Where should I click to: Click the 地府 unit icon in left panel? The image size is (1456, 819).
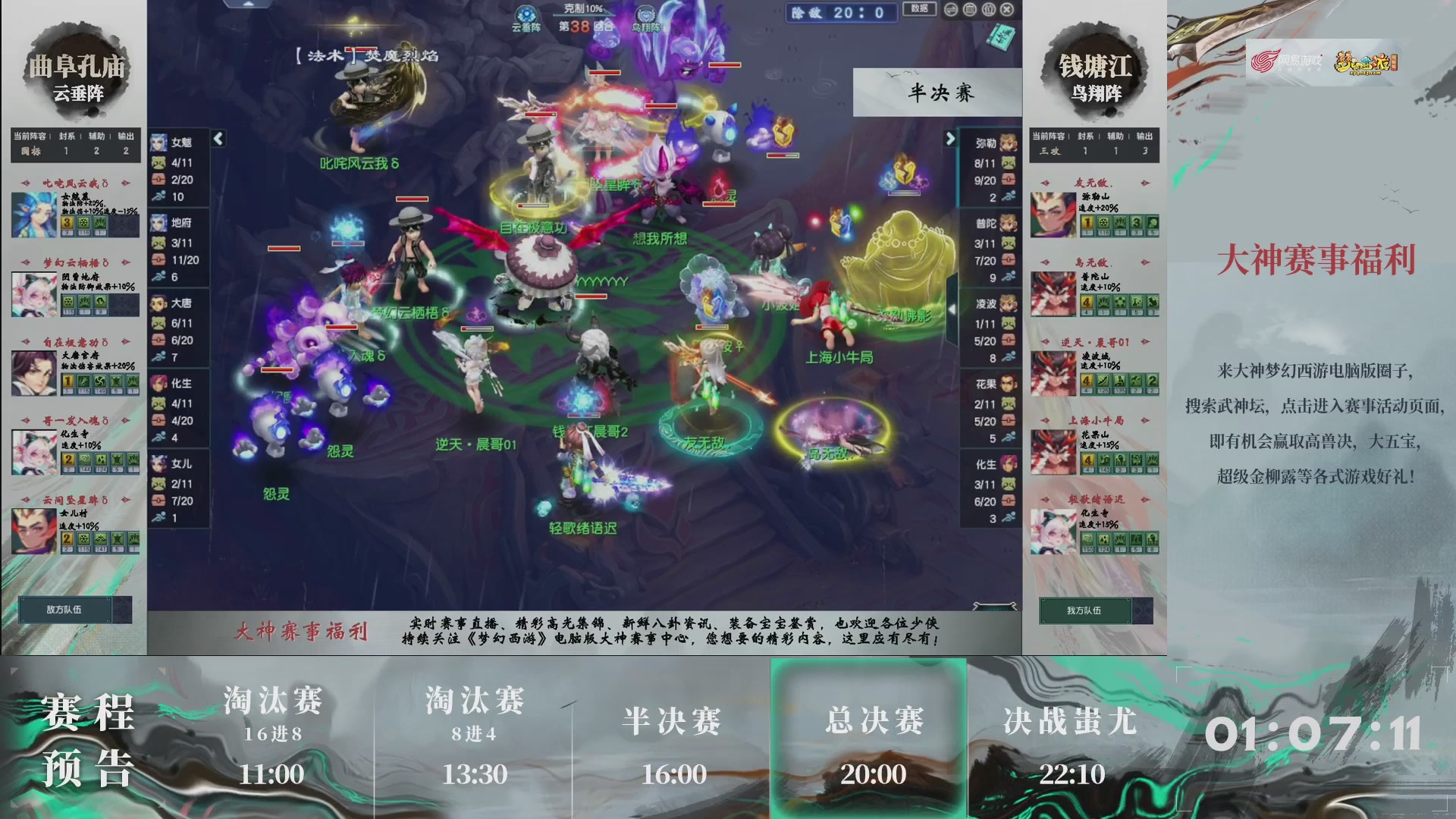coord(160,223)
